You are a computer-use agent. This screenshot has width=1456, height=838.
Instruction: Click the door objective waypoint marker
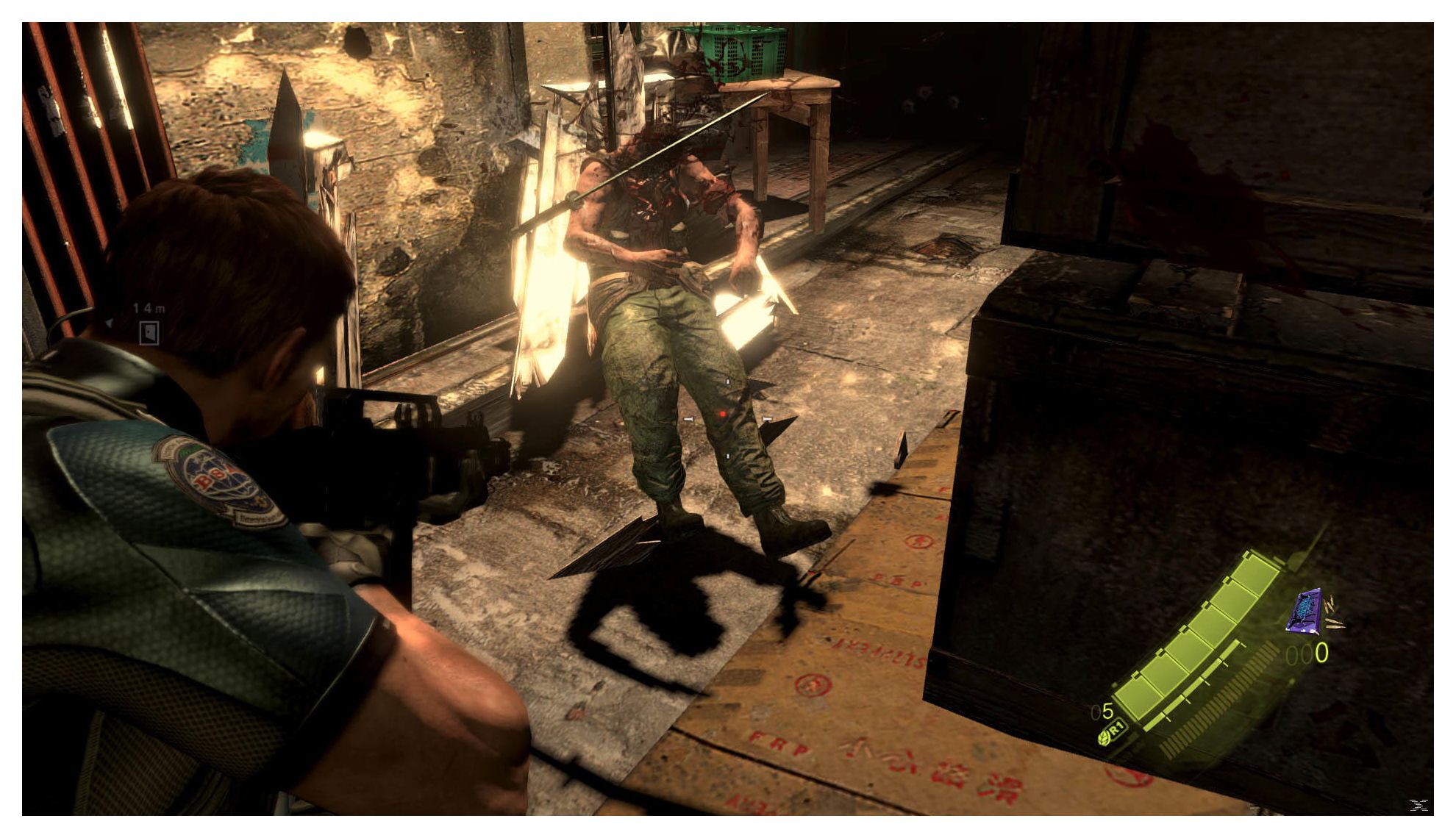[x=149, y=332]
